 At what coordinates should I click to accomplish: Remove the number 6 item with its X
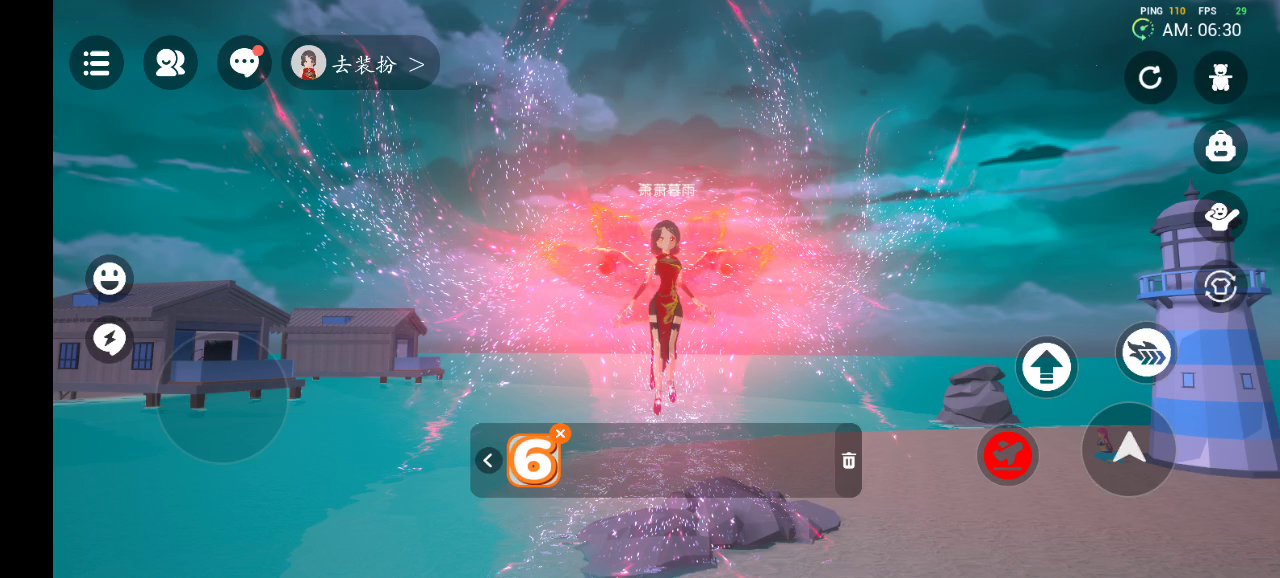click(560, 433)
